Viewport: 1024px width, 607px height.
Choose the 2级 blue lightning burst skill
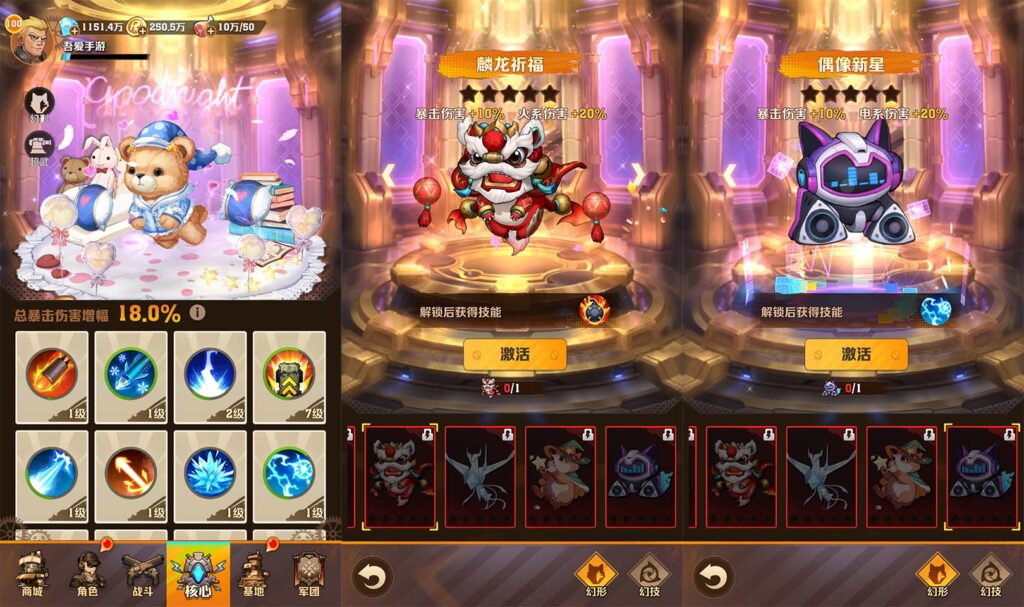210,375
